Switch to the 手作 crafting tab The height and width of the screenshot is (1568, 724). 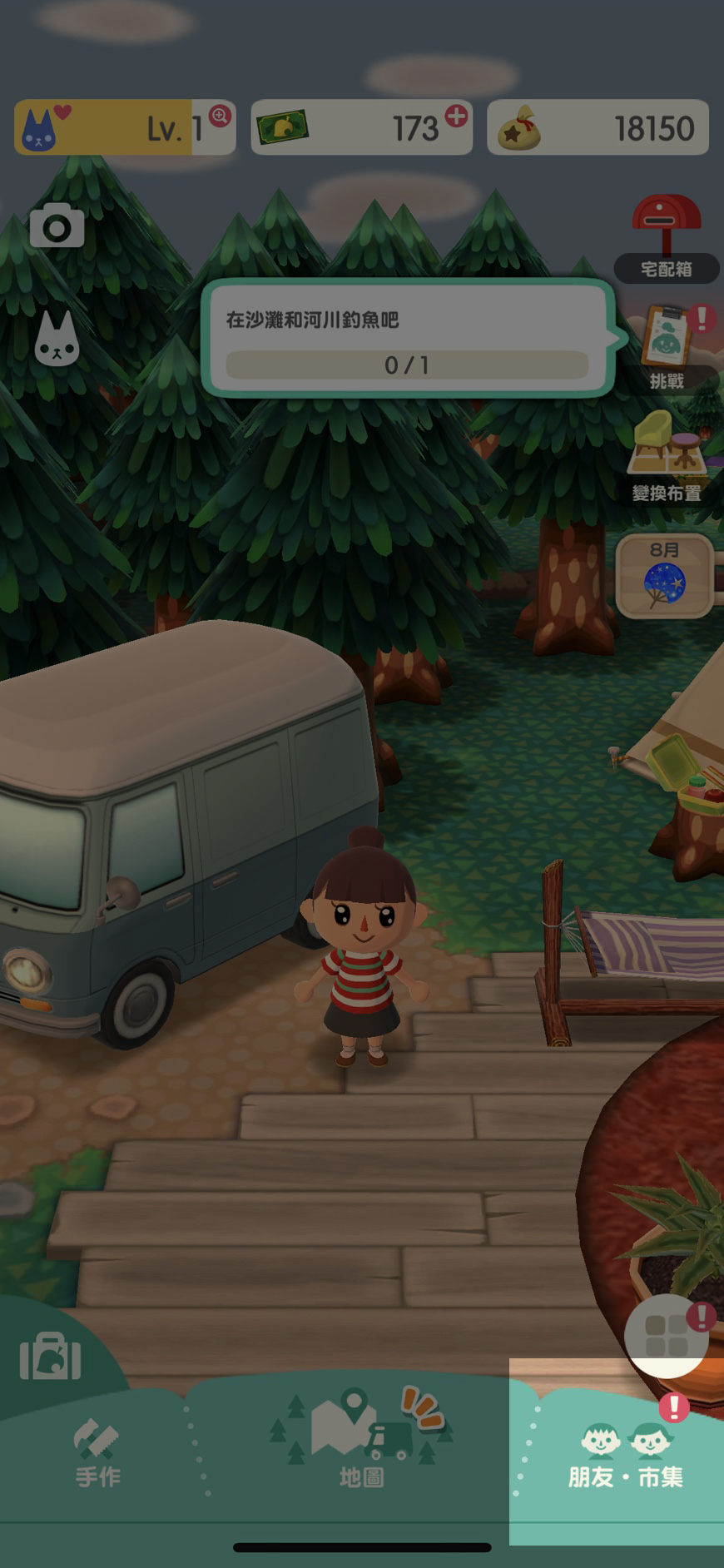point(98,1453)
